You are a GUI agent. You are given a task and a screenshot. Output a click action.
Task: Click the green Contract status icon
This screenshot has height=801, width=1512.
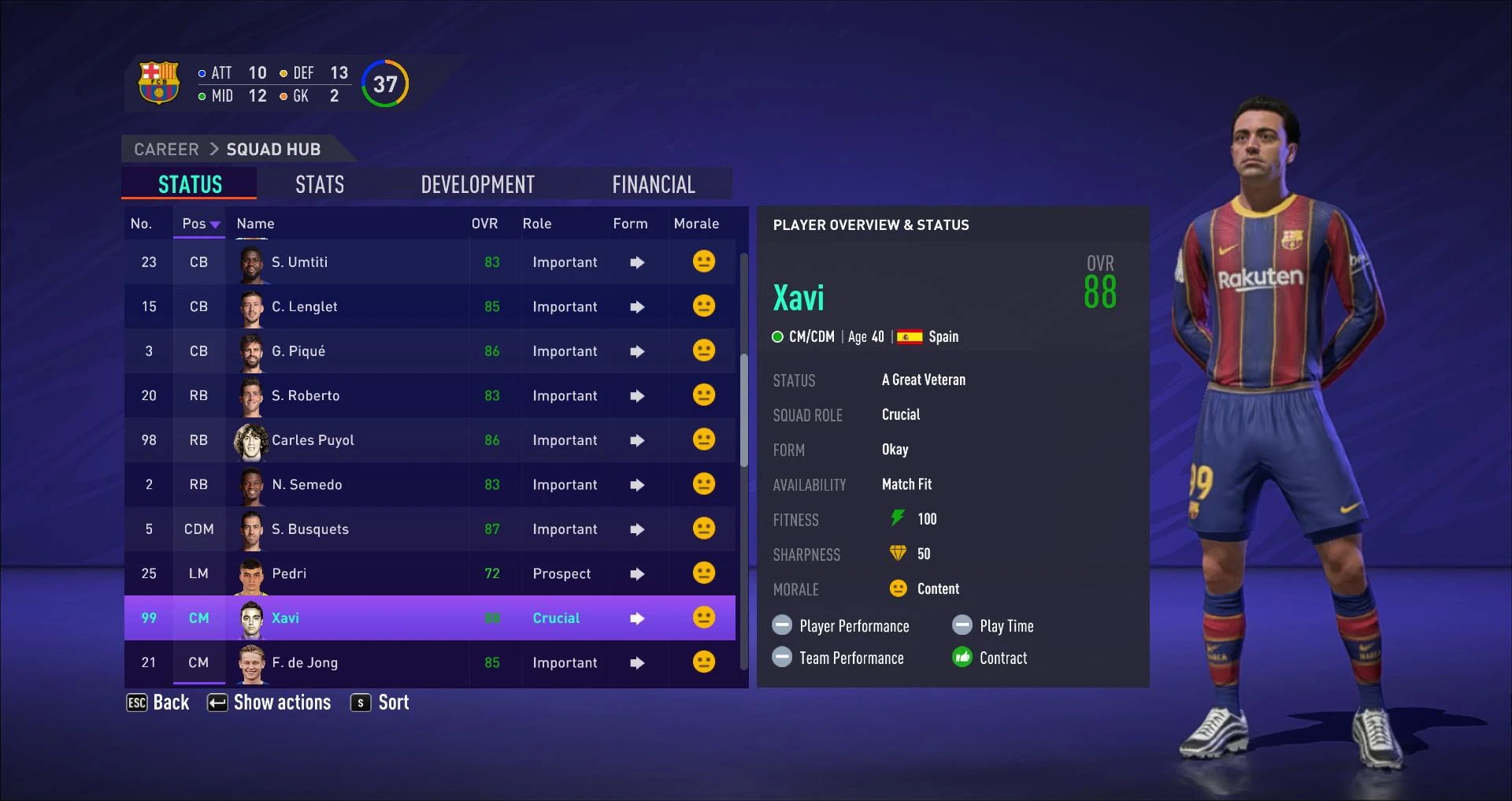(962, 657)
